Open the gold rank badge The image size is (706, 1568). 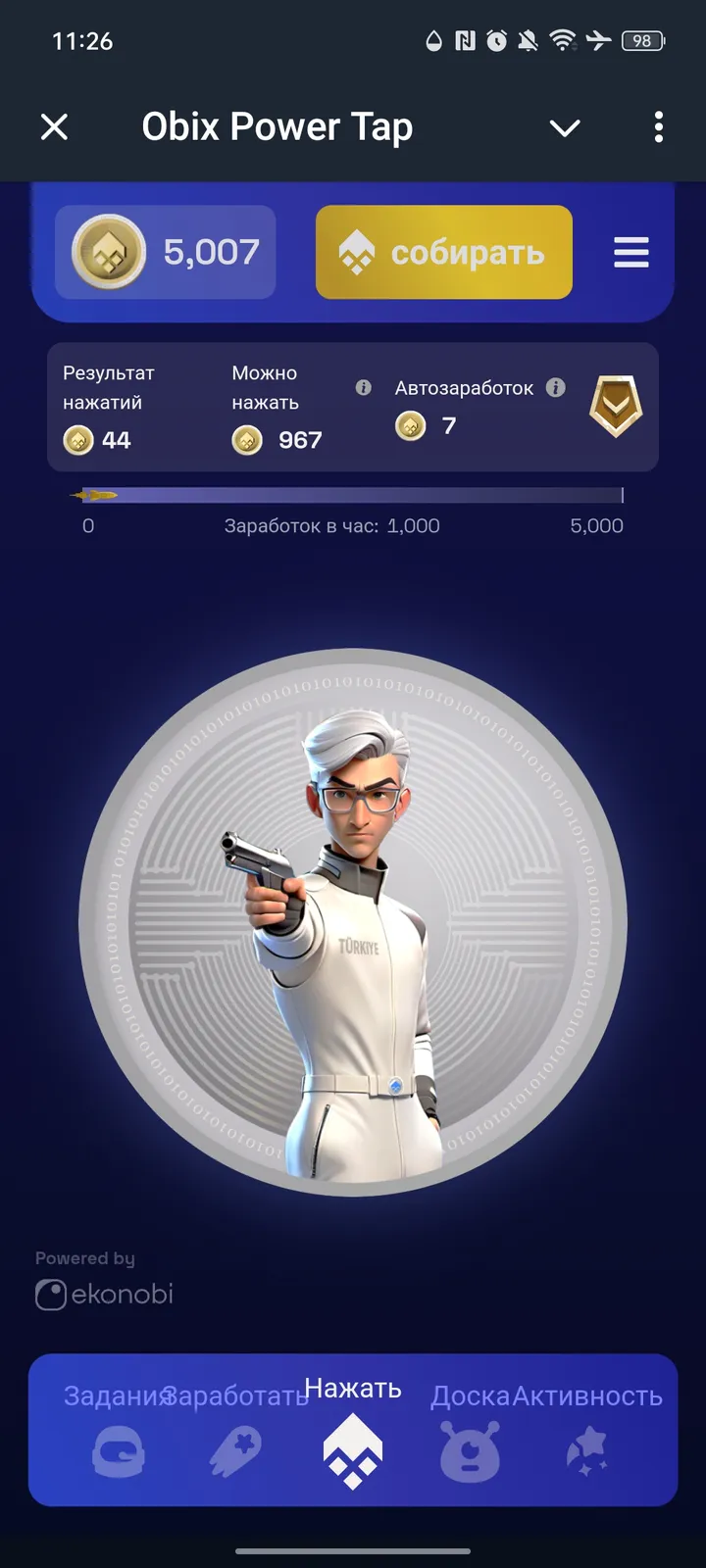[x=616, y=407]
